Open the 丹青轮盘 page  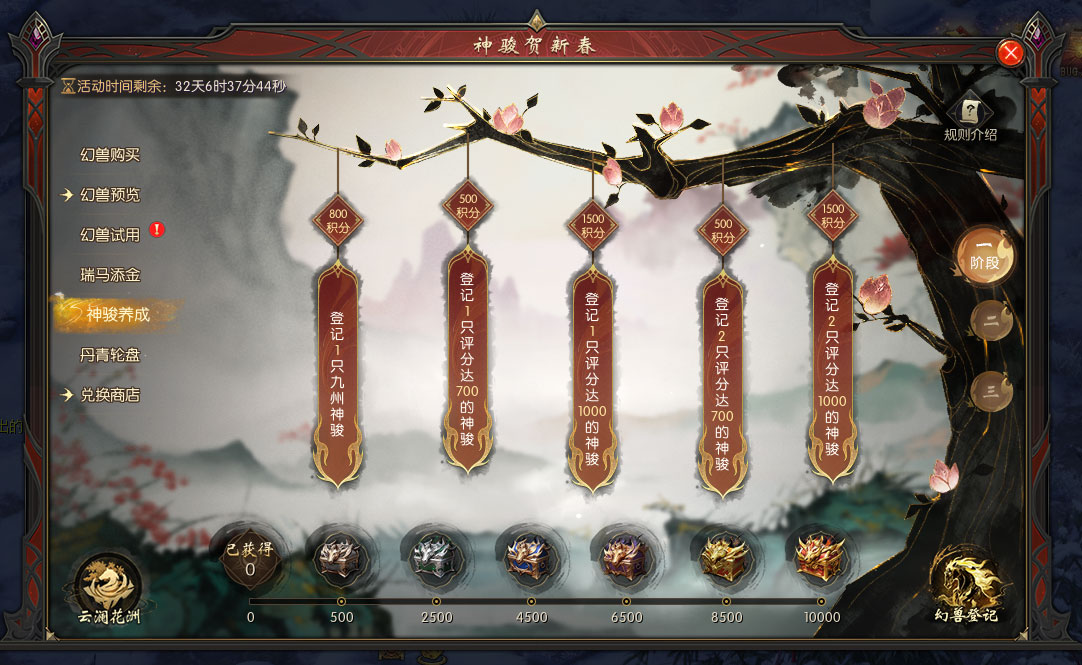tap(110, 355)
